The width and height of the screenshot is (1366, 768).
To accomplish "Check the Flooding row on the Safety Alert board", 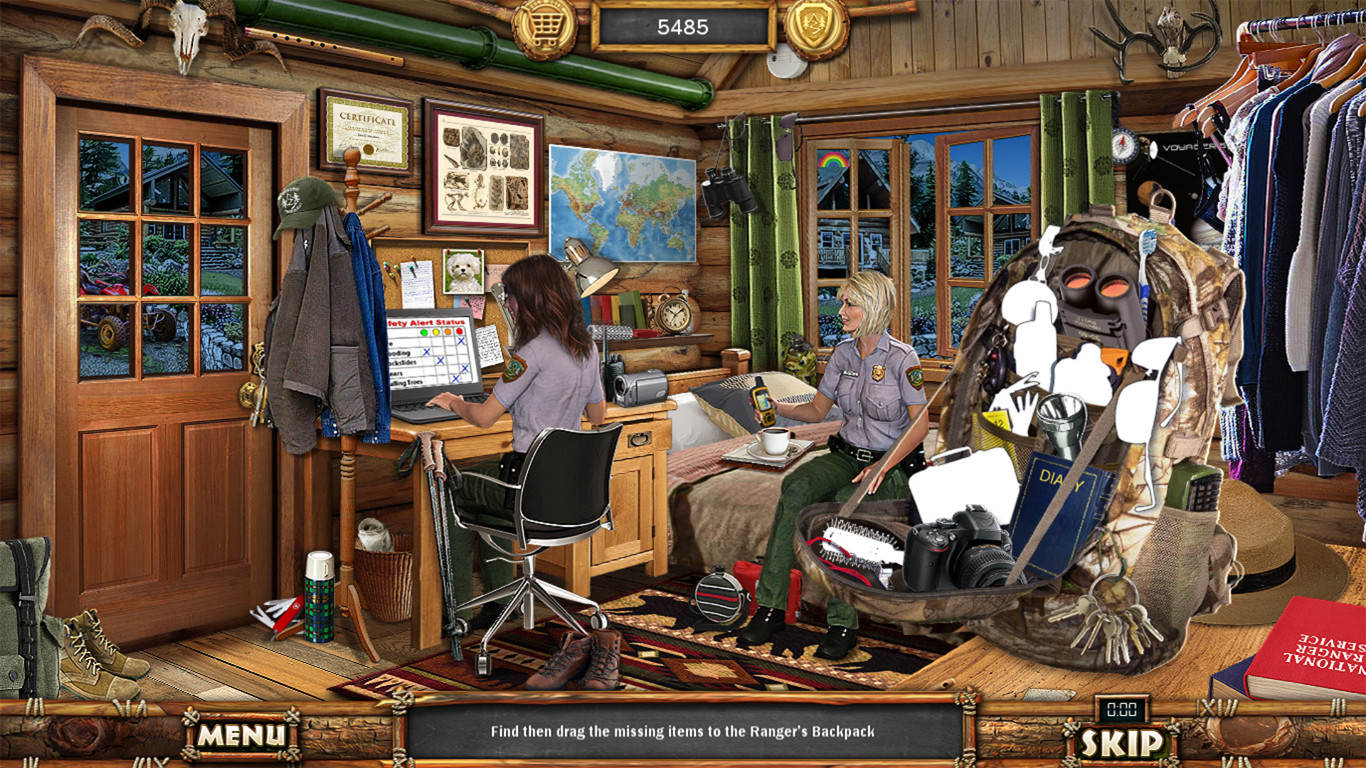I will 427,352.
